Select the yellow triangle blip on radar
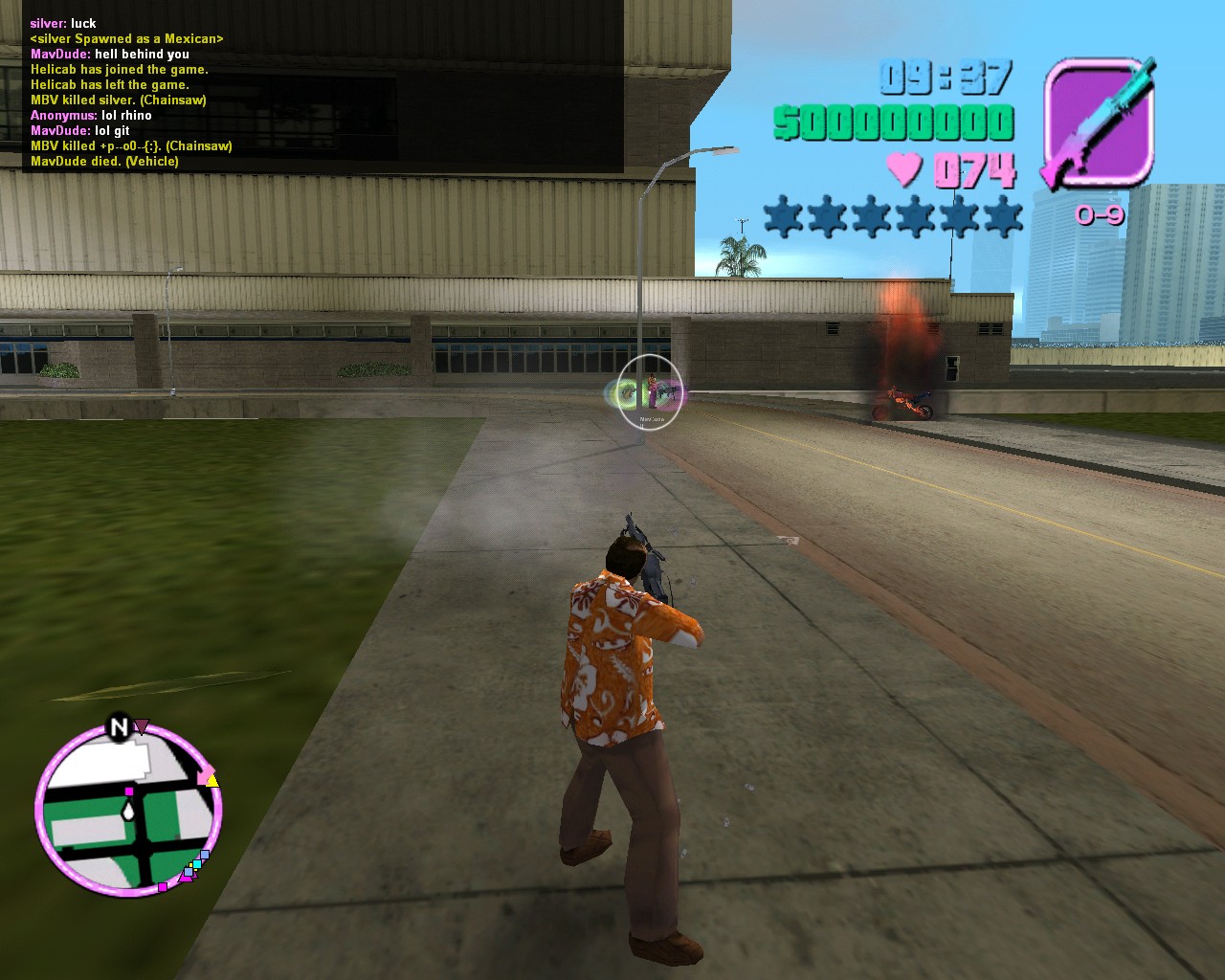This screenshot has height=980, width=1225. pos(212,781)
